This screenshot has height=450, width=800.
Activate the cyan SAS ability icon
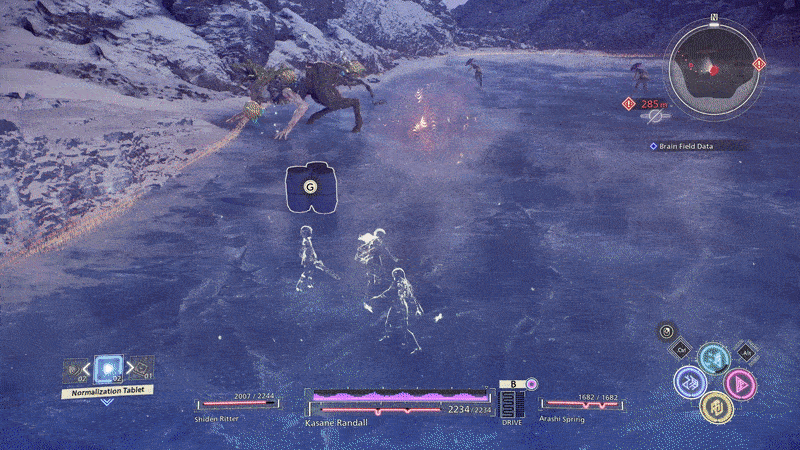712,359
